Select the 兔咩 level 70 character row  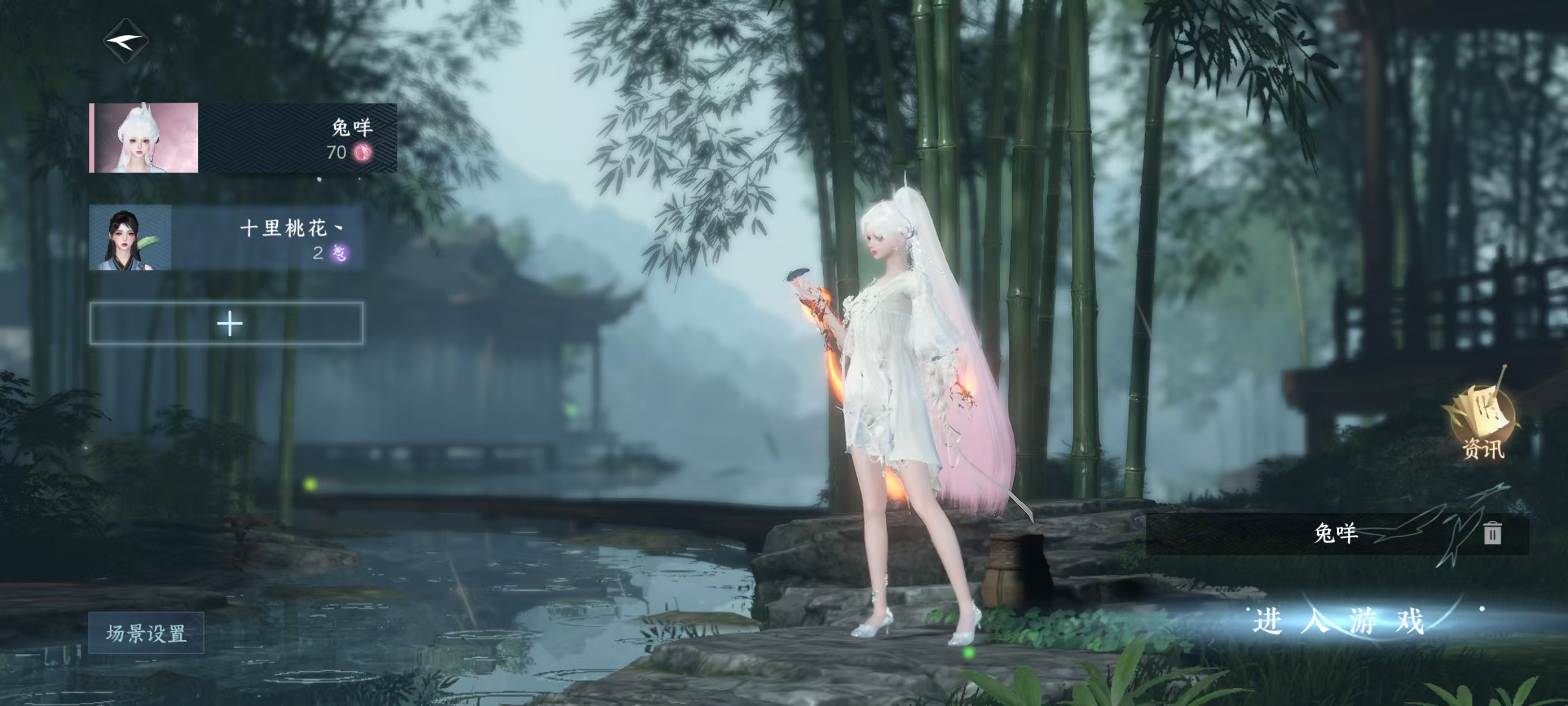pos(243,138)
